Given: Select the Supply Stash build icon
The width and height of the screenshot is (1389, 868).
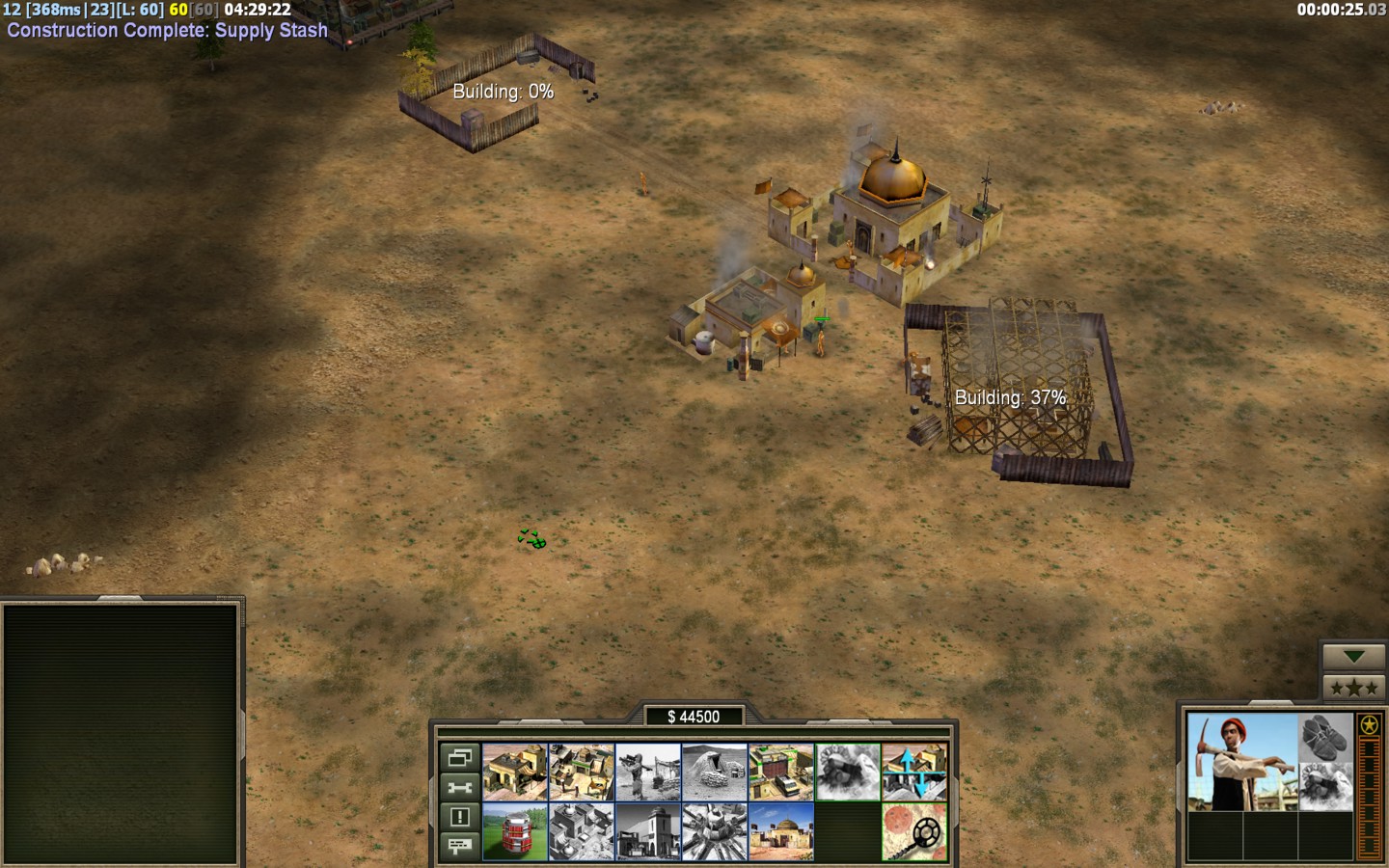Looking at the screenshot, I should [514, 772].
